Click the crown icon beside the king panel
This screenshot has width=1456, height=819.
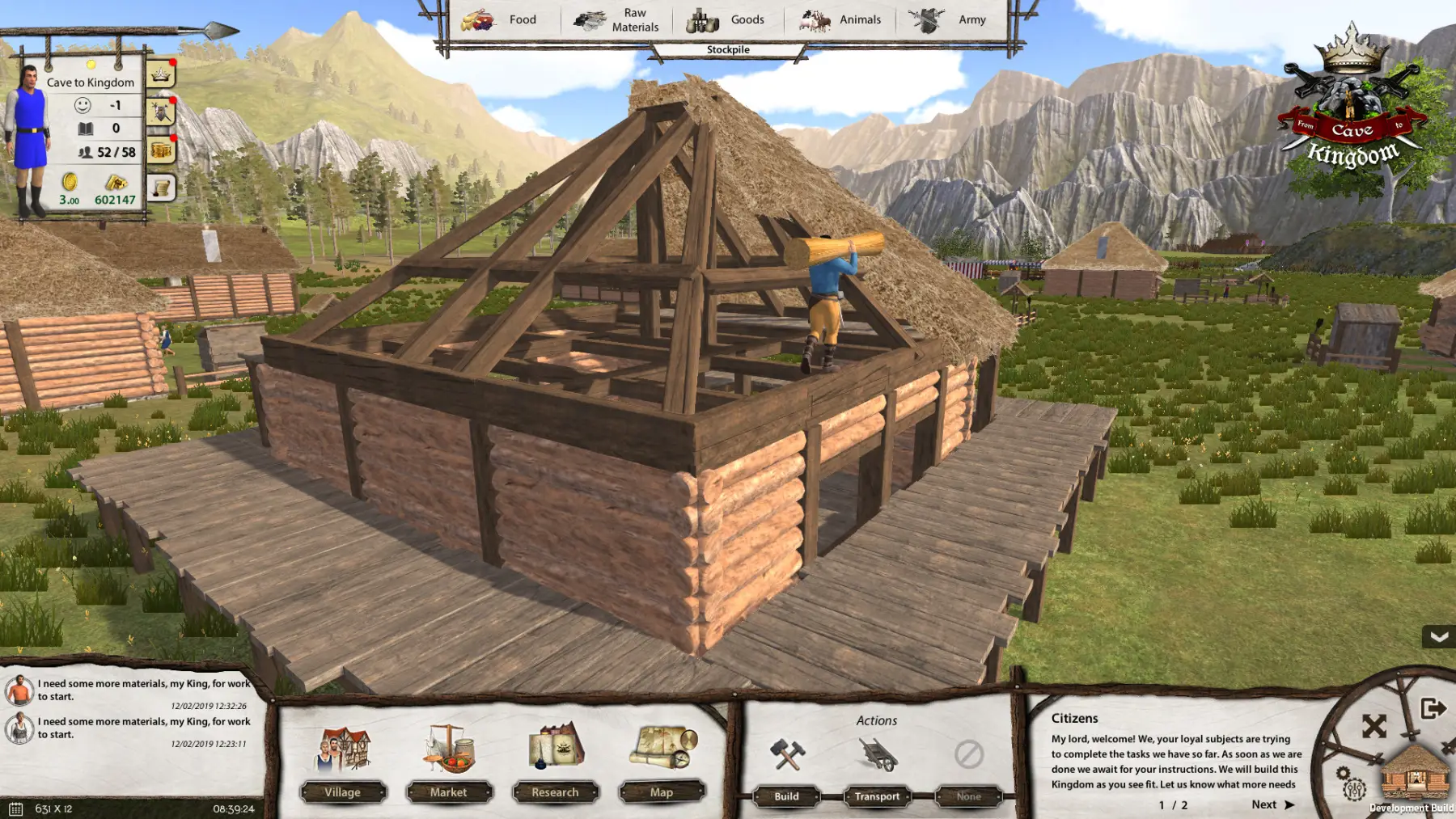tap(161, 75)
